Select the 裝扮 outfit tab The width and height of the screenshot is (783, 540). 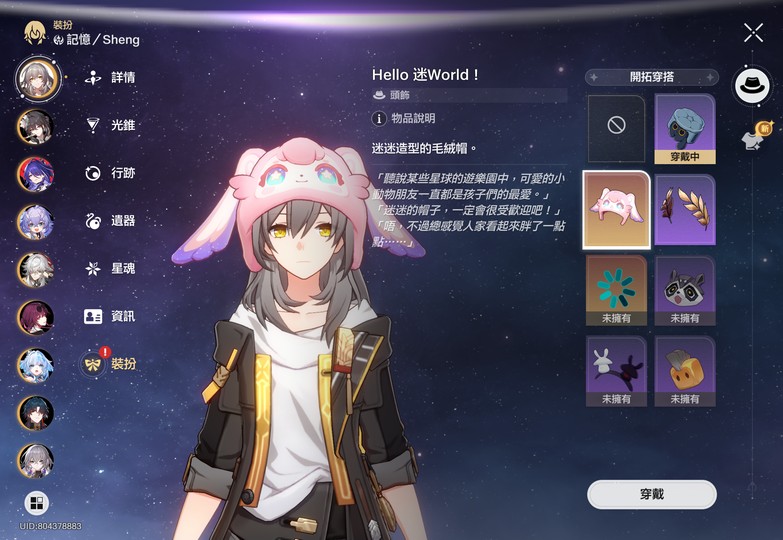111,364
